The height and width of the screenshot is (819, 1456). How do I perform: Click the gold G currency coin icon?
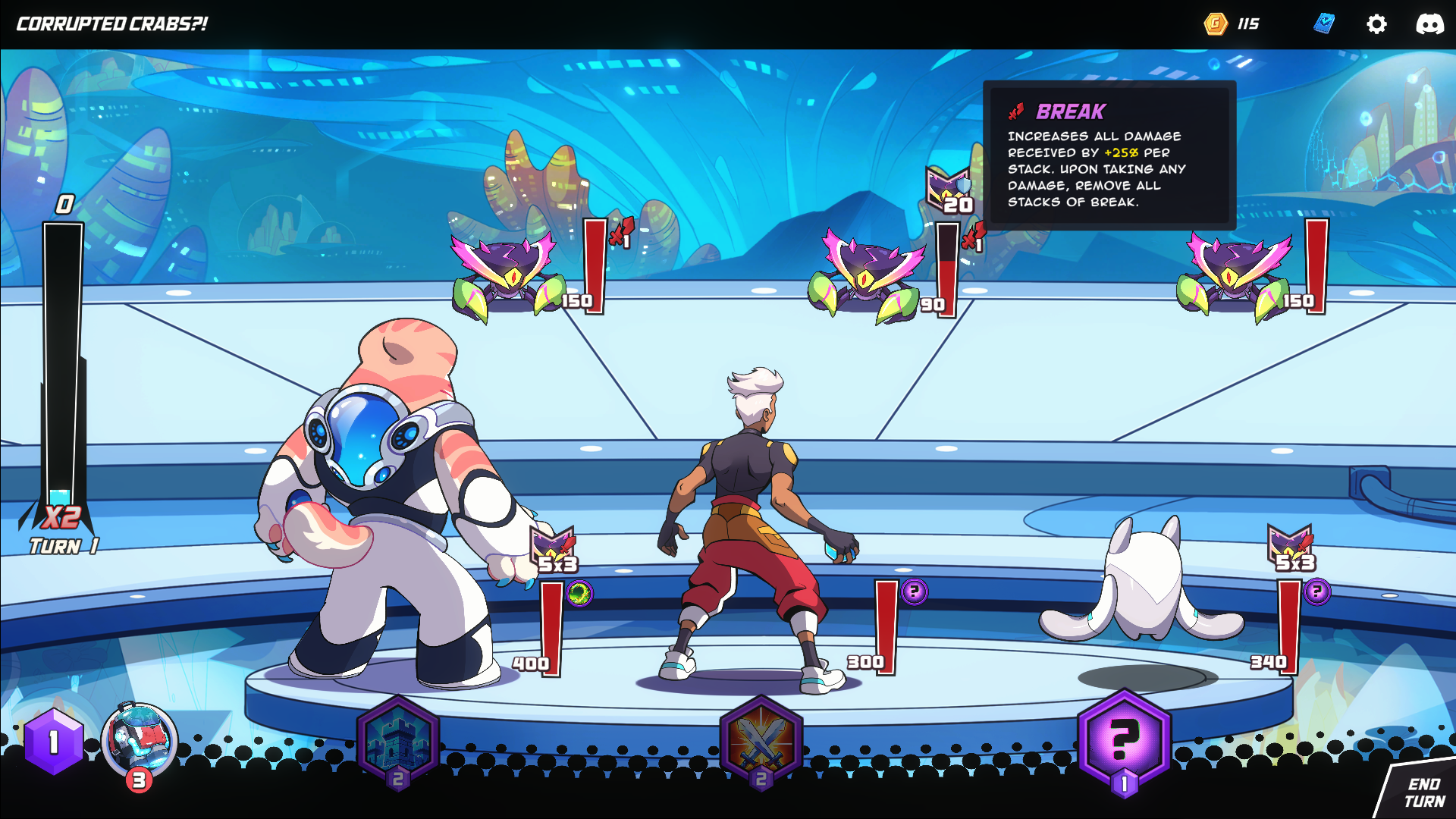click(x=1215, y=24)
